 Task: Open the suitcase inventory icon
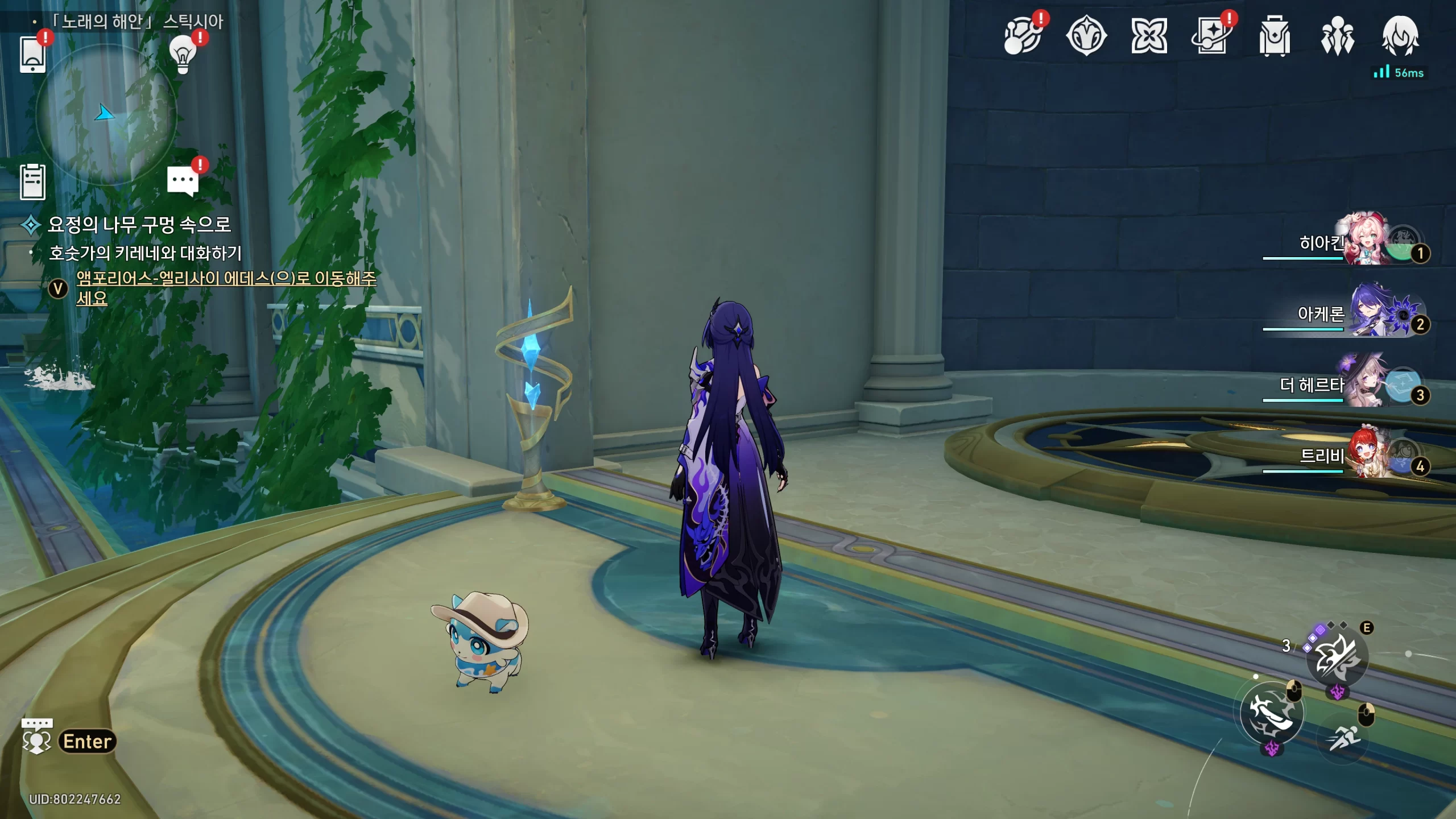pos(1274,37)
